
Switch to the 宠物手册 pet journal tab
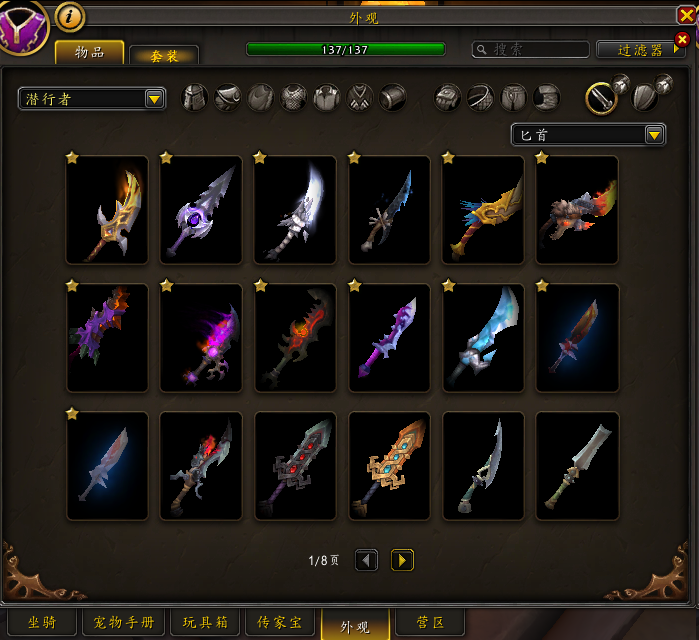[x=124, y=623]
